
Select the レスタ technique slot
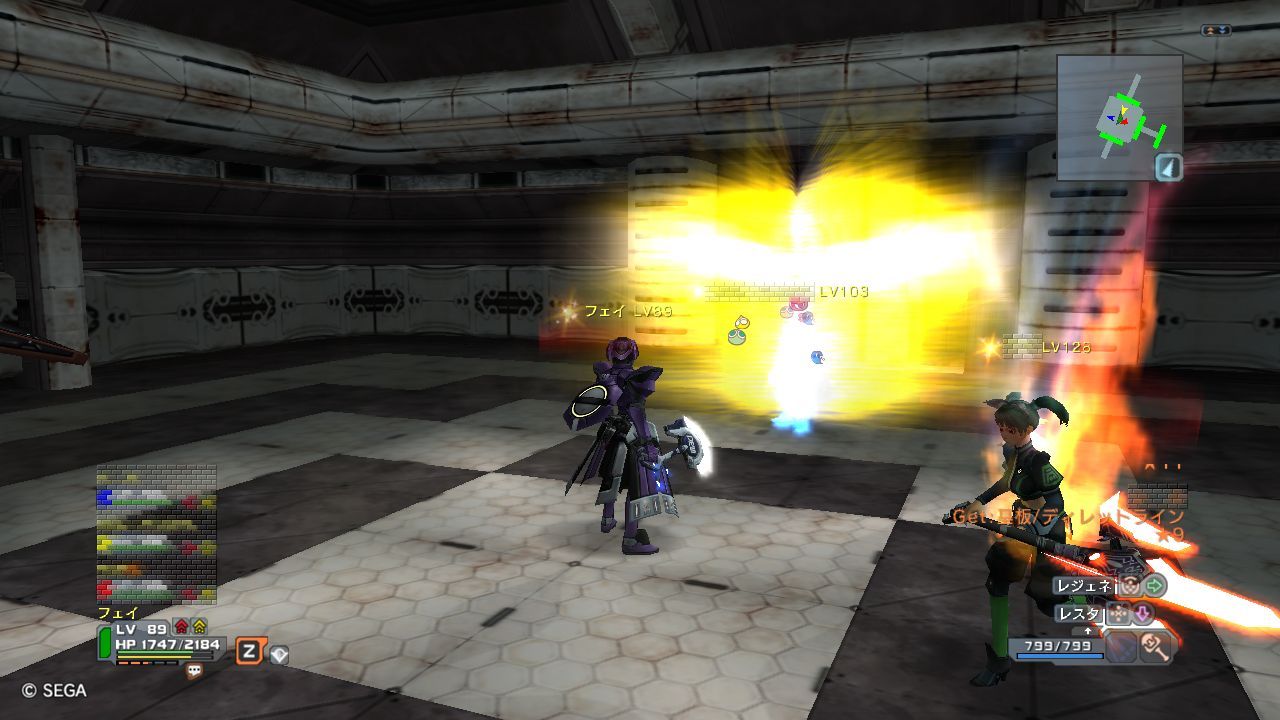click(1080, 613)
